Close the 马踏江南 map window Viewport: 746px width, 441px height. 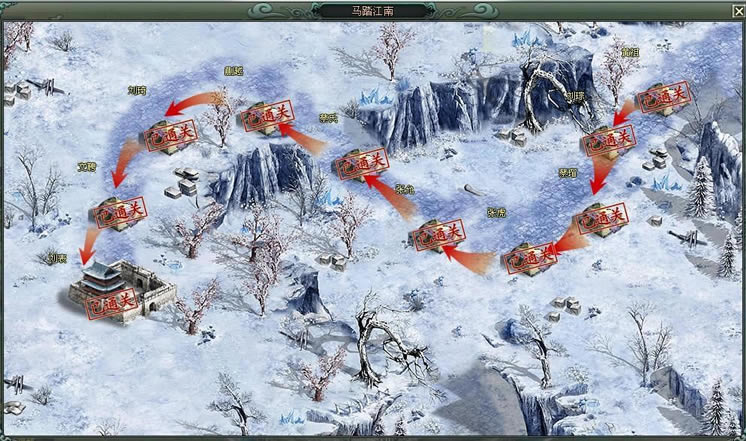pos(737,10)
